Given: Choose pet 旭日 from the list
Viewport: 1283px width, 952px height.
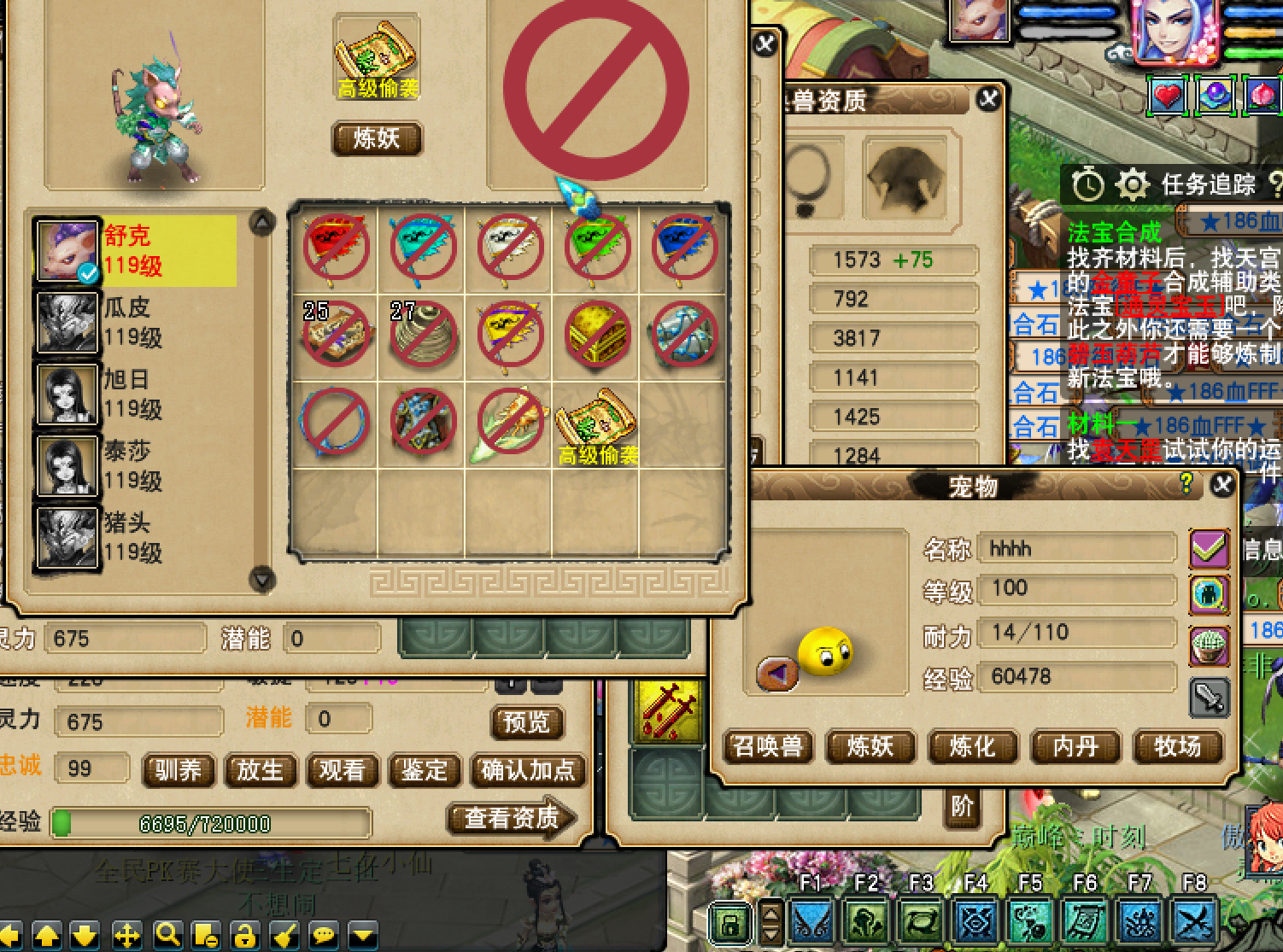Looking at the screenshot, I should (135, 394).
